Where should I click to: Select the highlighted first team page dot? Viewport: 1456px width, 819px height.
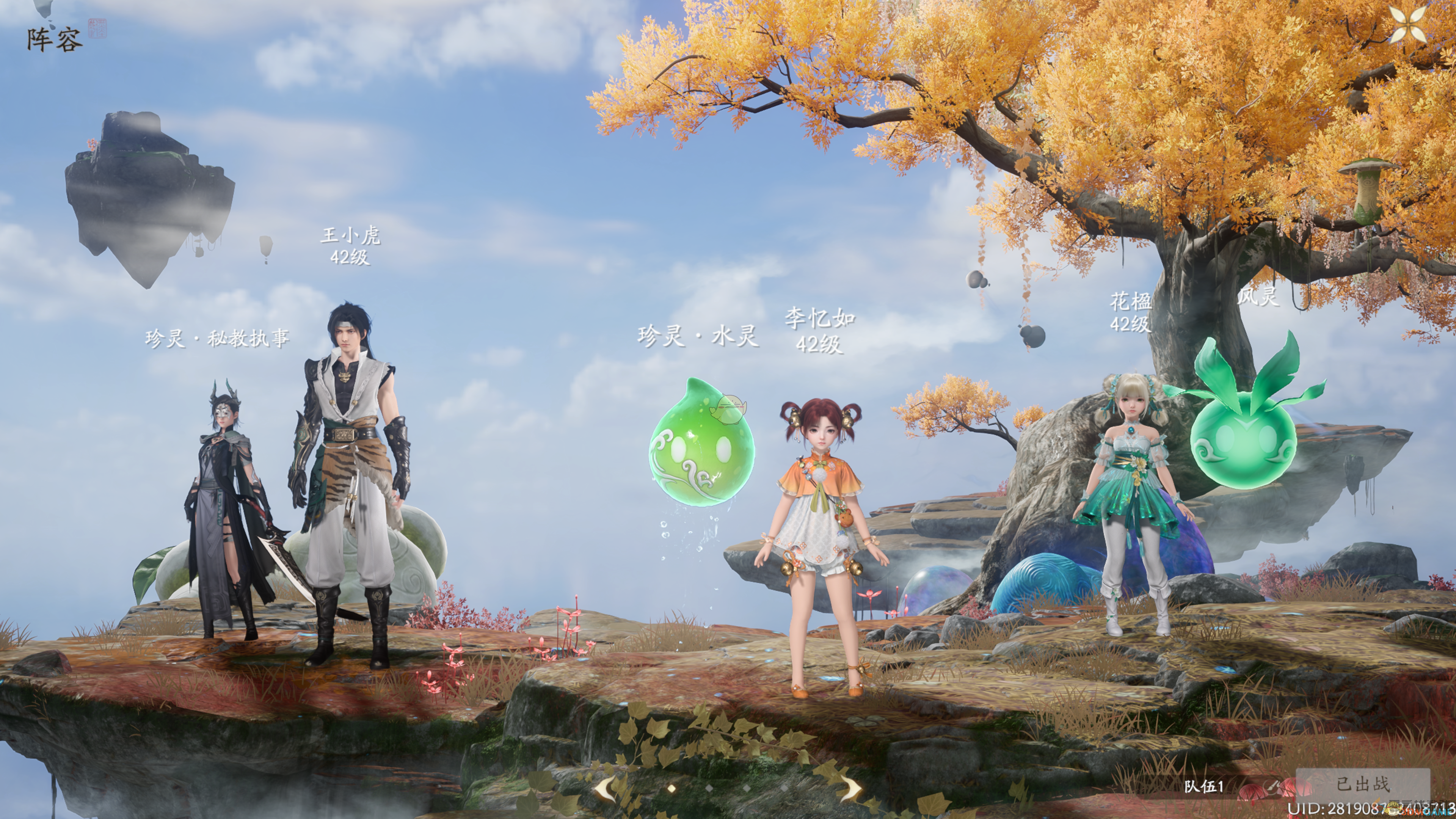click(x=672, y=788)
